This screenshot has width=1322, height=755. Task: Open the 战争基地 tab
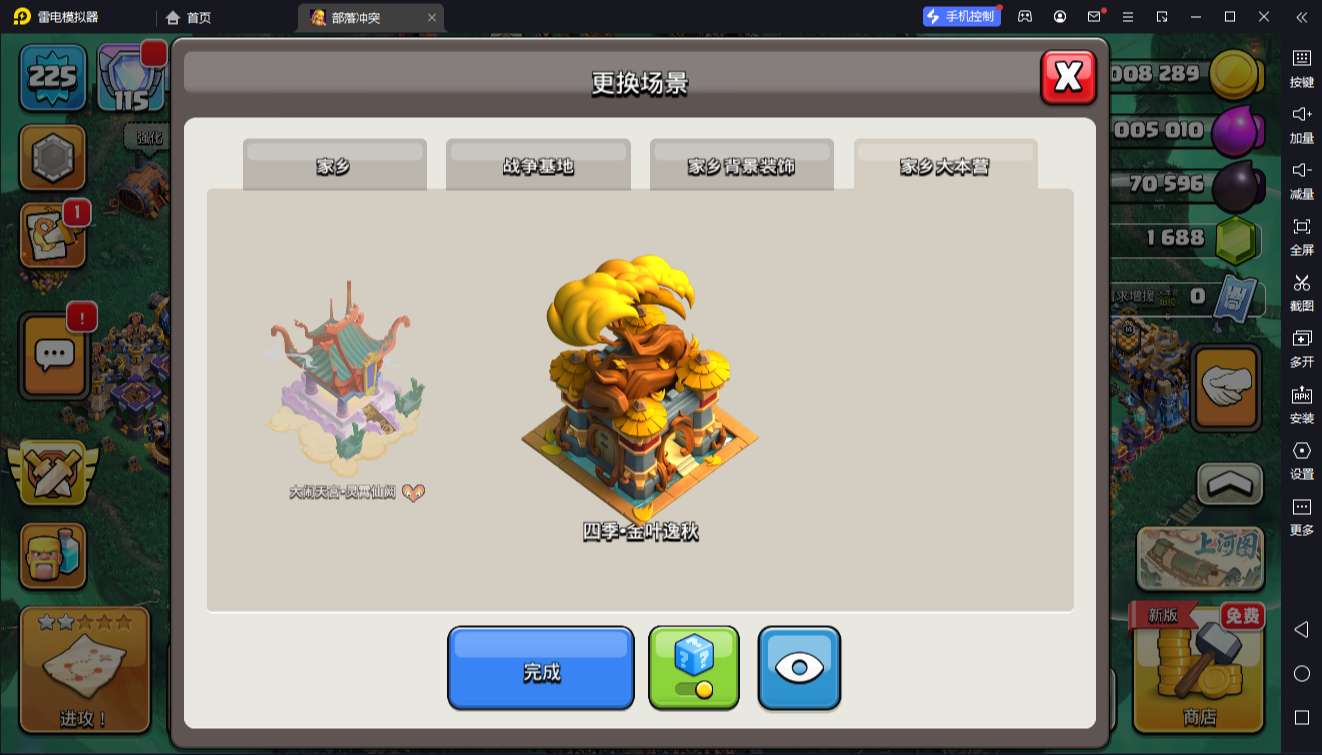click(538, 165)
